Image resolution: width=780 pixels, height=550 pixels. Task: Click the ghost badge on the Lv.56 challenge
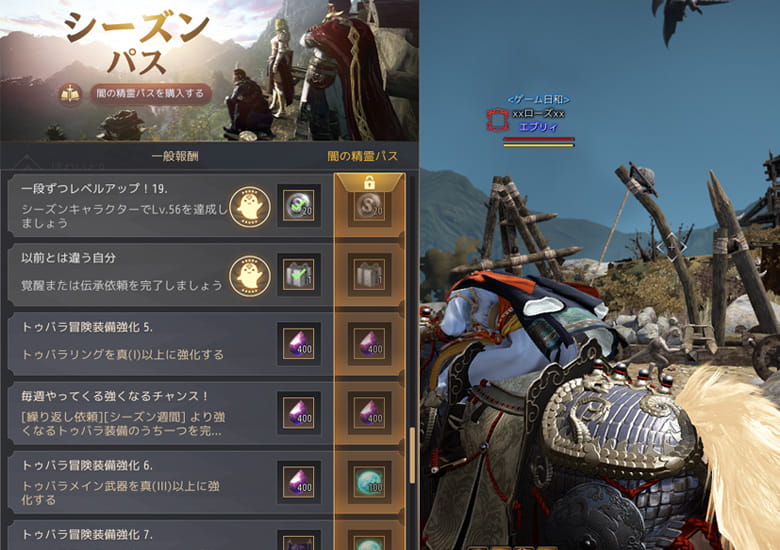click(x=250, y=206)
